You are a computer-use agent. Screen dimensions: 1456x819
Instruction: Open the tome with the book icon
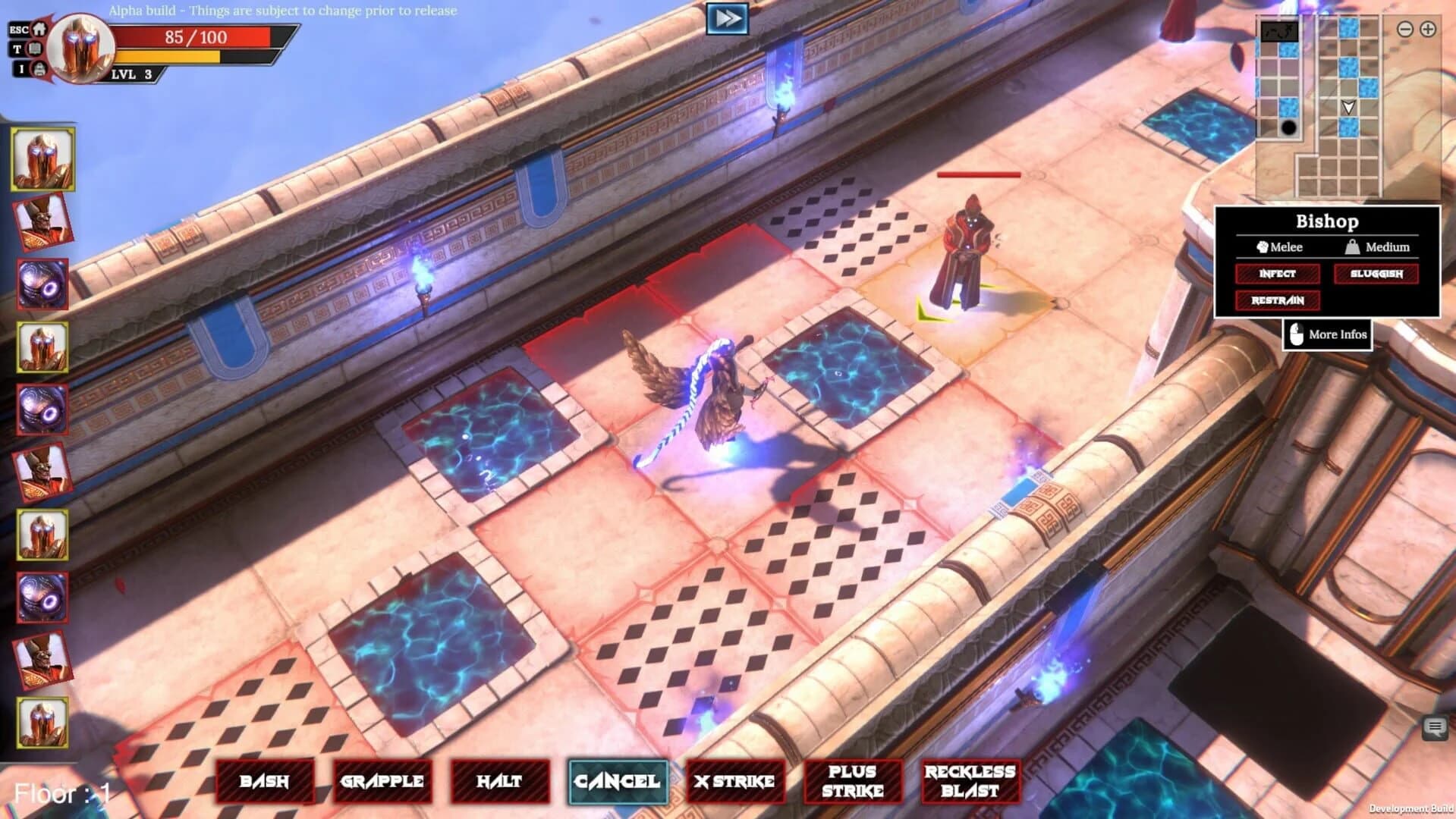[34, 49]
